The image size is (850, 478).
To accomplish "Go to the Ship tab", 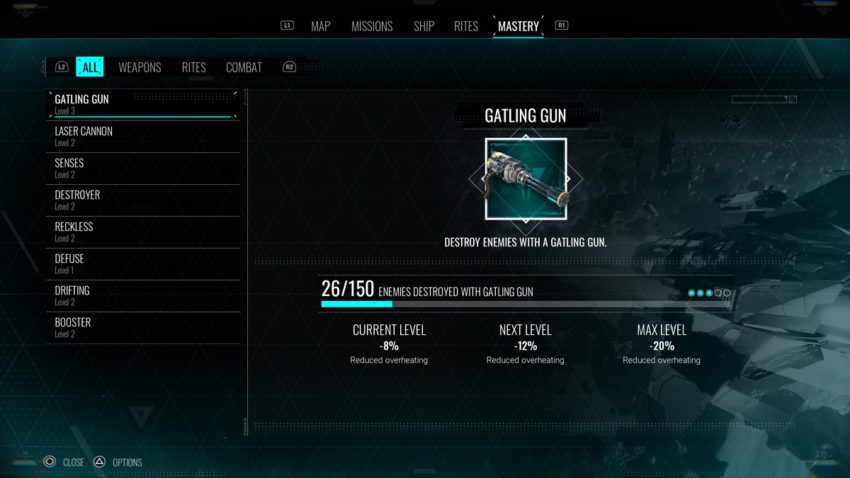I will click(424, 26).
